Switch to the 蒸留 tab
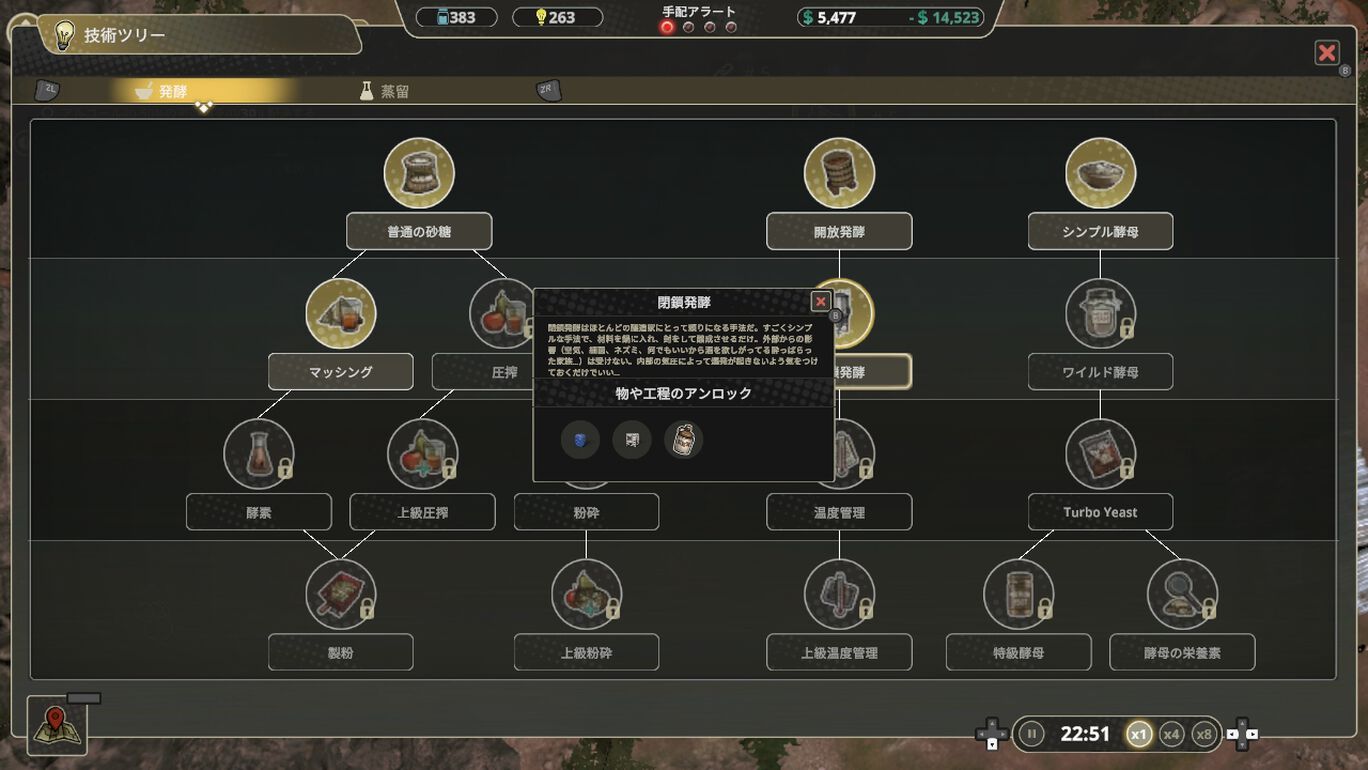Image resolution: width=1368 pixels, height=770 pixels. point(385,91)
